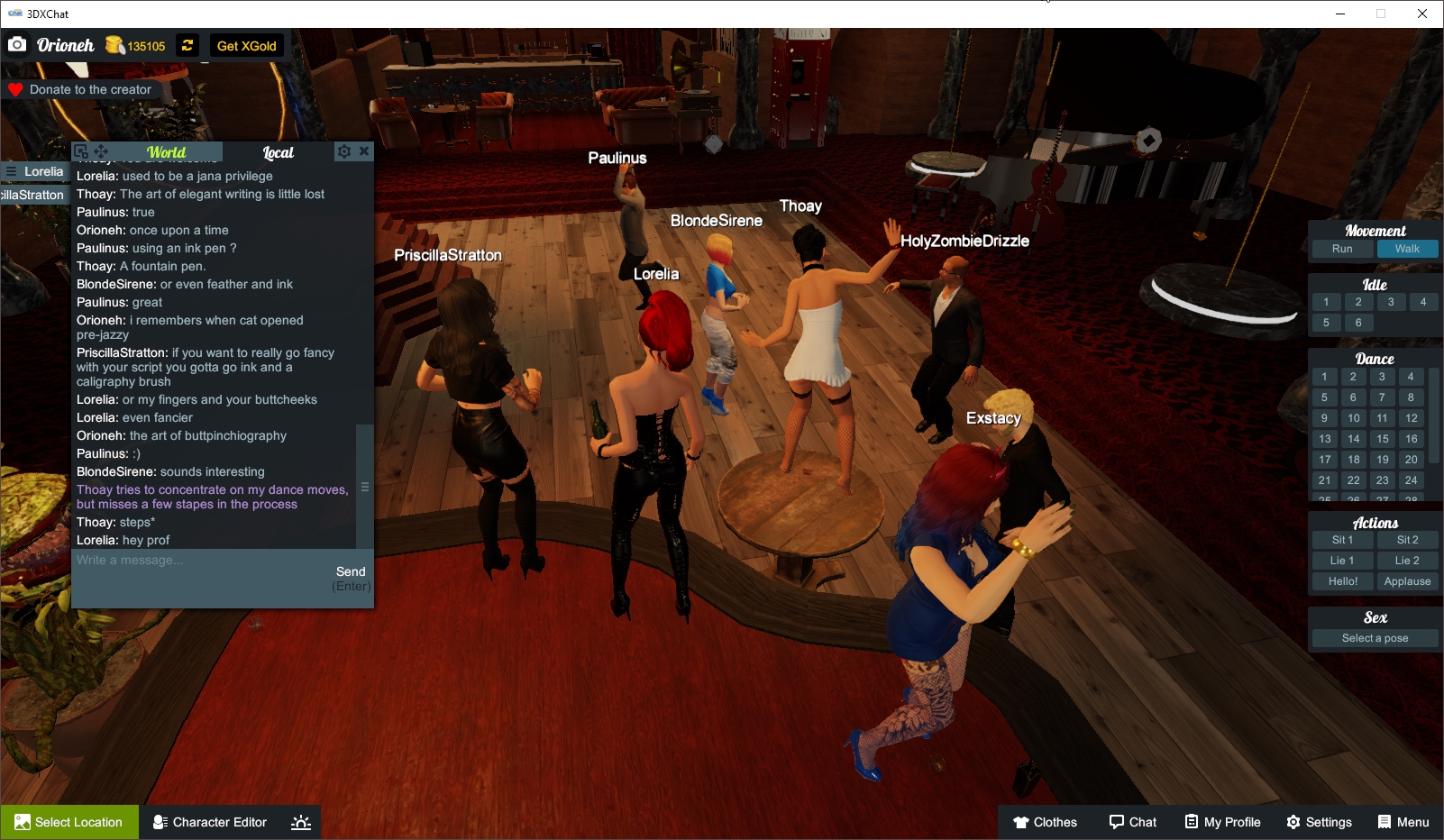Viewport: 1444px width, 840px height.
Task: Open My Profile from the bottom bar
Action: pyautogui.click(x=1222, y=821)
